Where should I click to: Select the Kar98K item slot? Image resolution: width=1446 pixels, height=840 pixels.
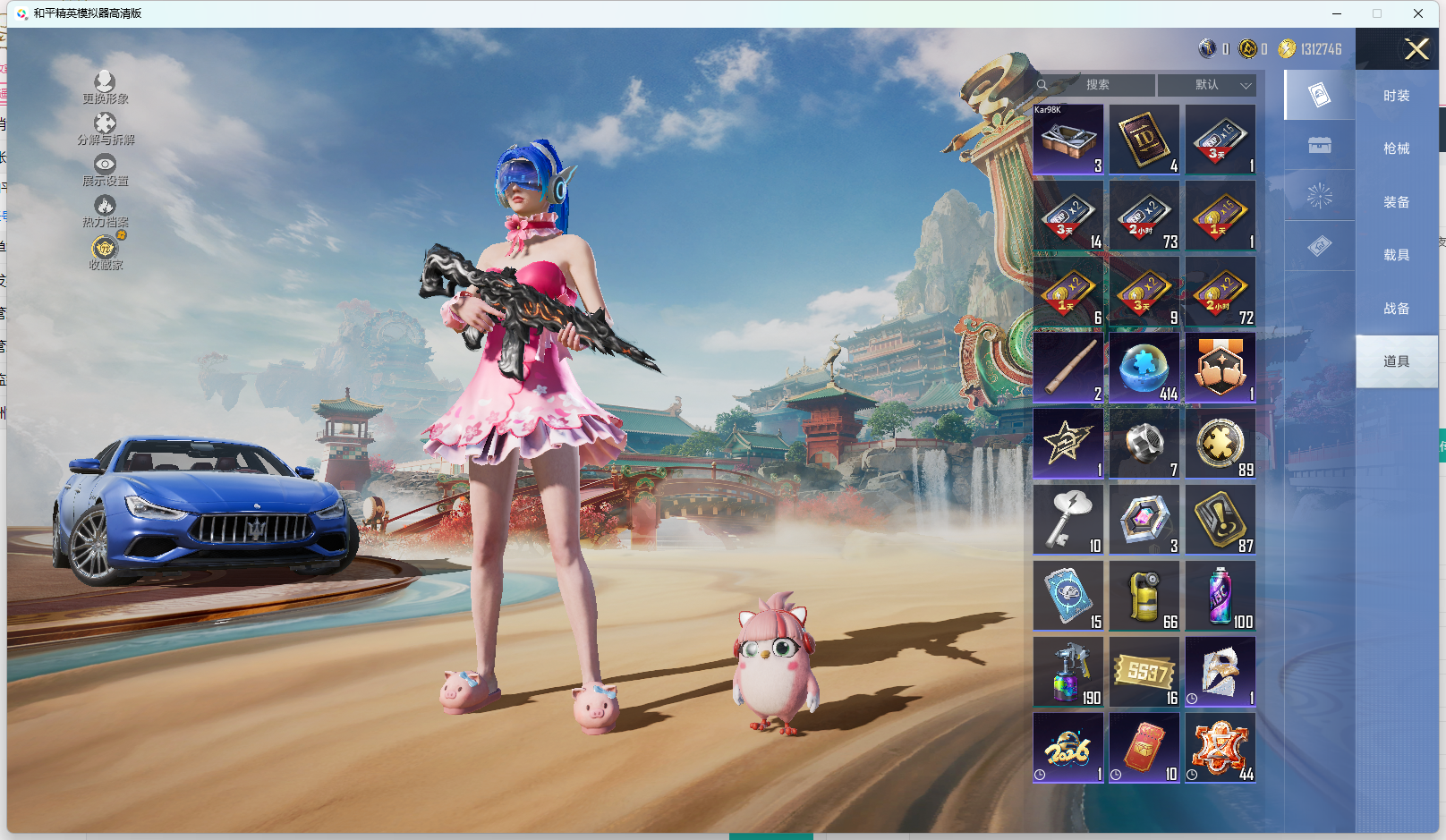[1068, 140]
